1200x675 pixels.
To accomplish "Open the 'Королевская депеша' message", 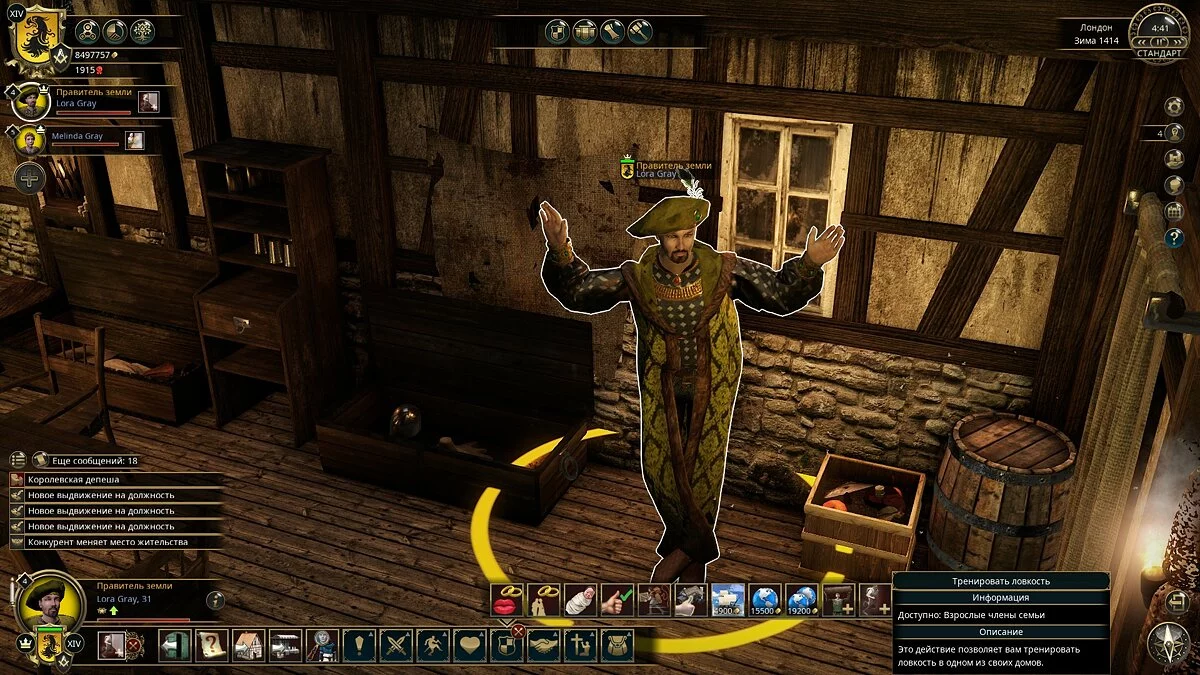I will tap(72, 479).
